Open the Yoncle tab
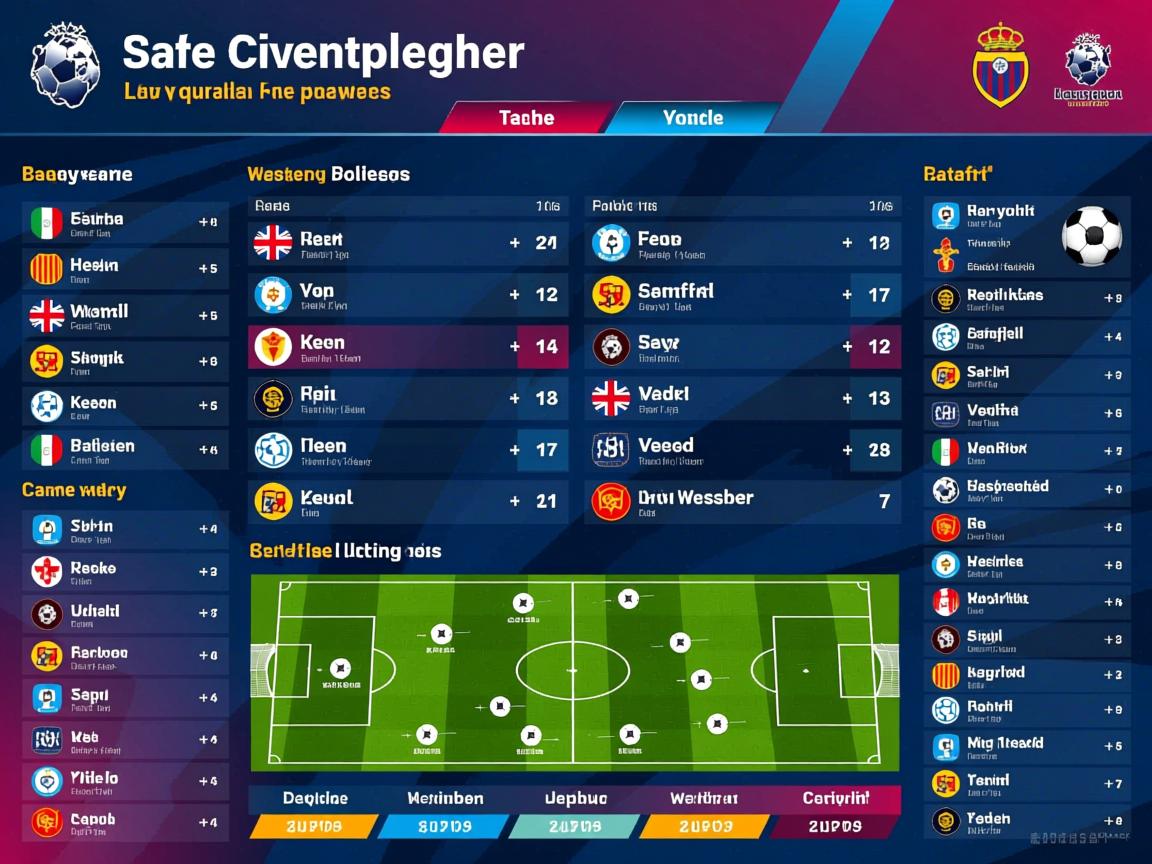This screenshot has width=1152, height=864. (692, 118)
